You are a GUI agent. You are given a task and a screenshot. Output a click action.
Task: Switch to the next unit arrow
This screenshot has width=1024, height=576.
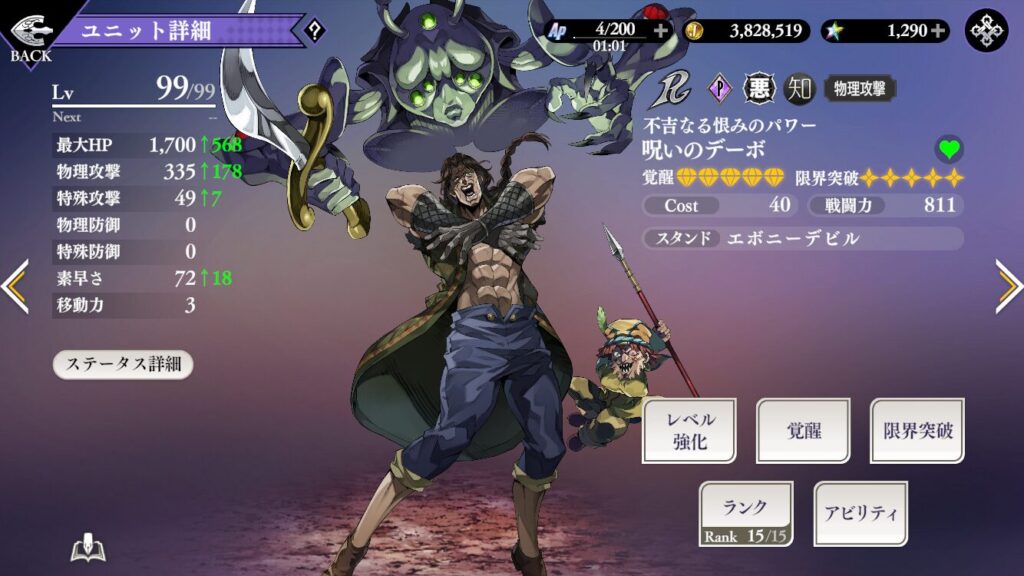tap(1007, 287)
